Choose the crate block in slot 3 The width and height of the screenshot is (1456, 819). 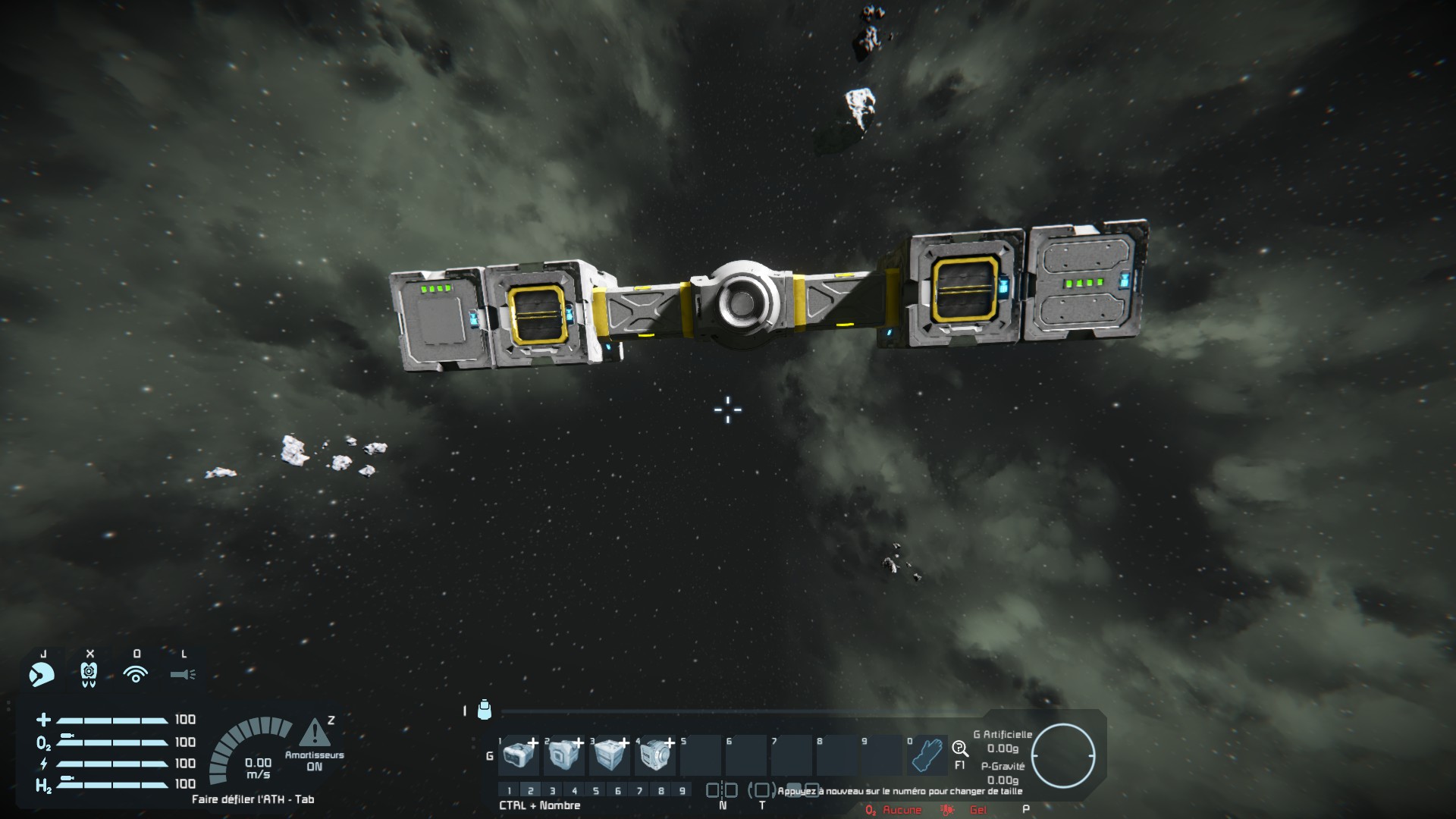point(610,755)
